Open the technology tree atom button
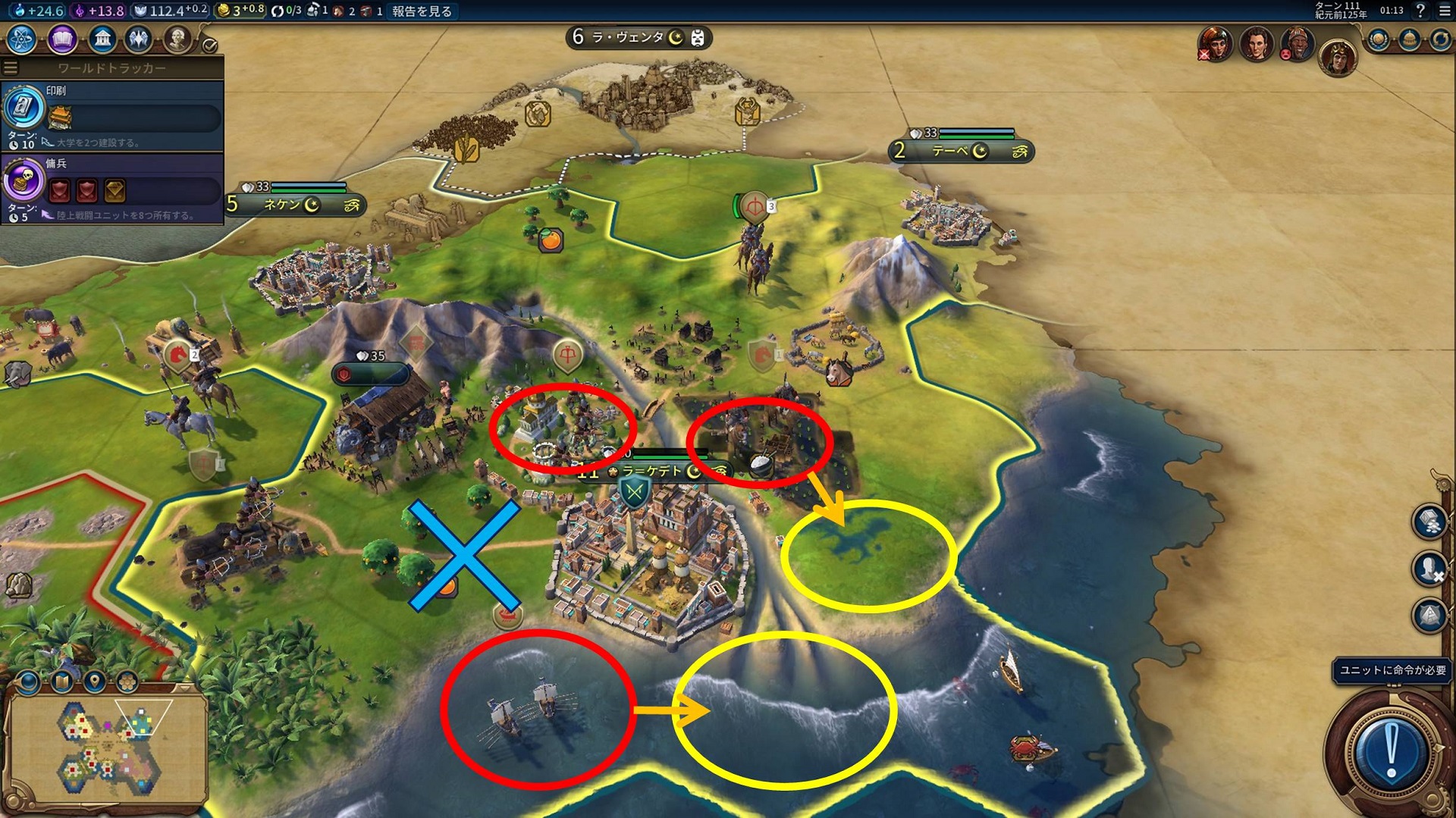1456x818 pixels. click(21, 39)
